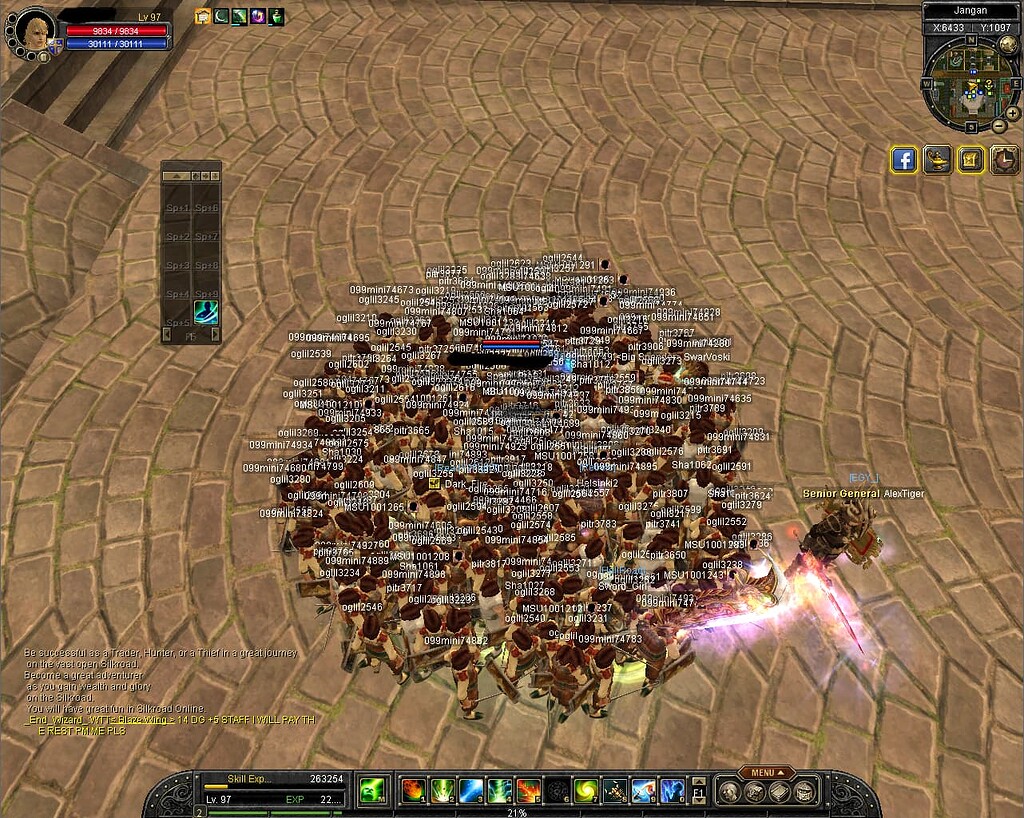Open the yellow scroll icon button
This screenshot has height=818, width=1024.
(x=971, y=160)
